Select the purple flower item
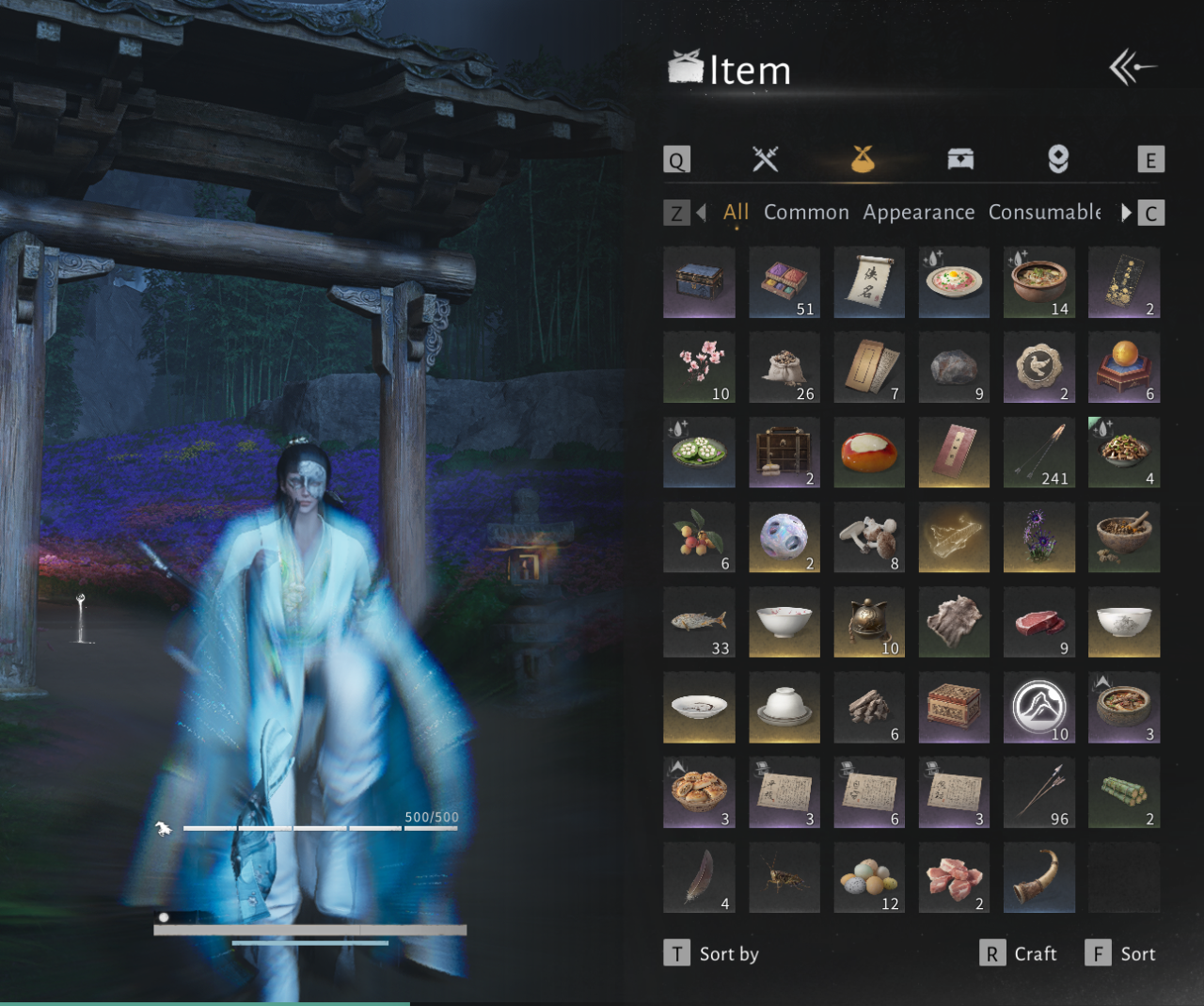 tap(1038, 537)
